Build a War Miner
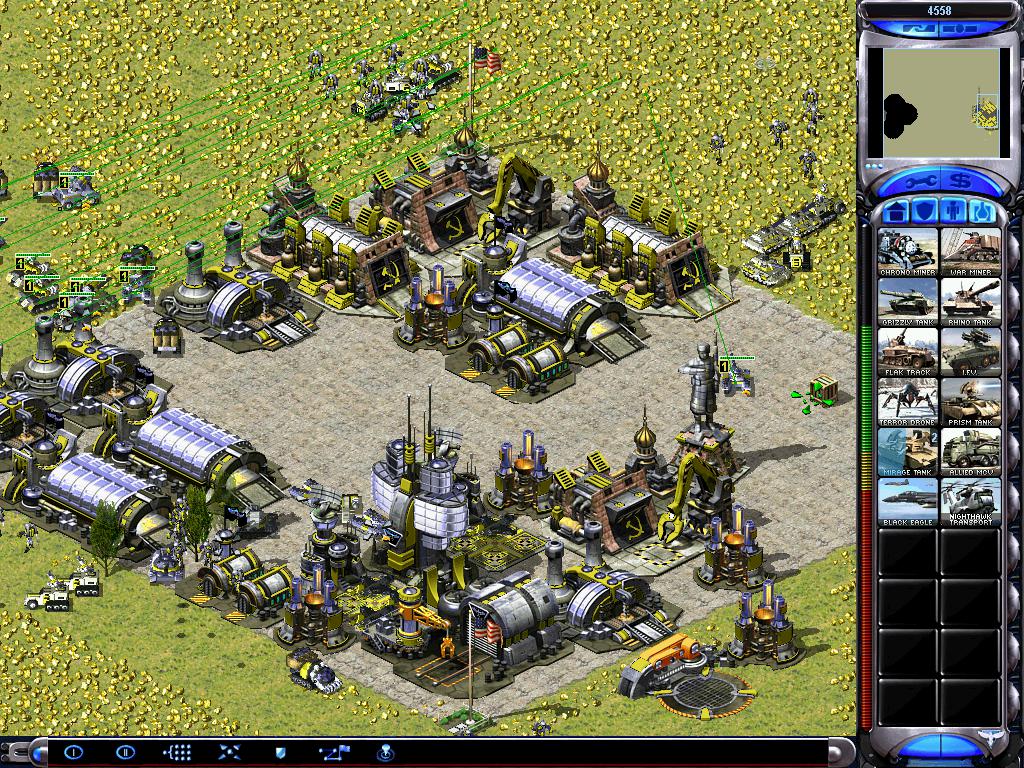Viewport: 1024px width, 768px height. 970,251
